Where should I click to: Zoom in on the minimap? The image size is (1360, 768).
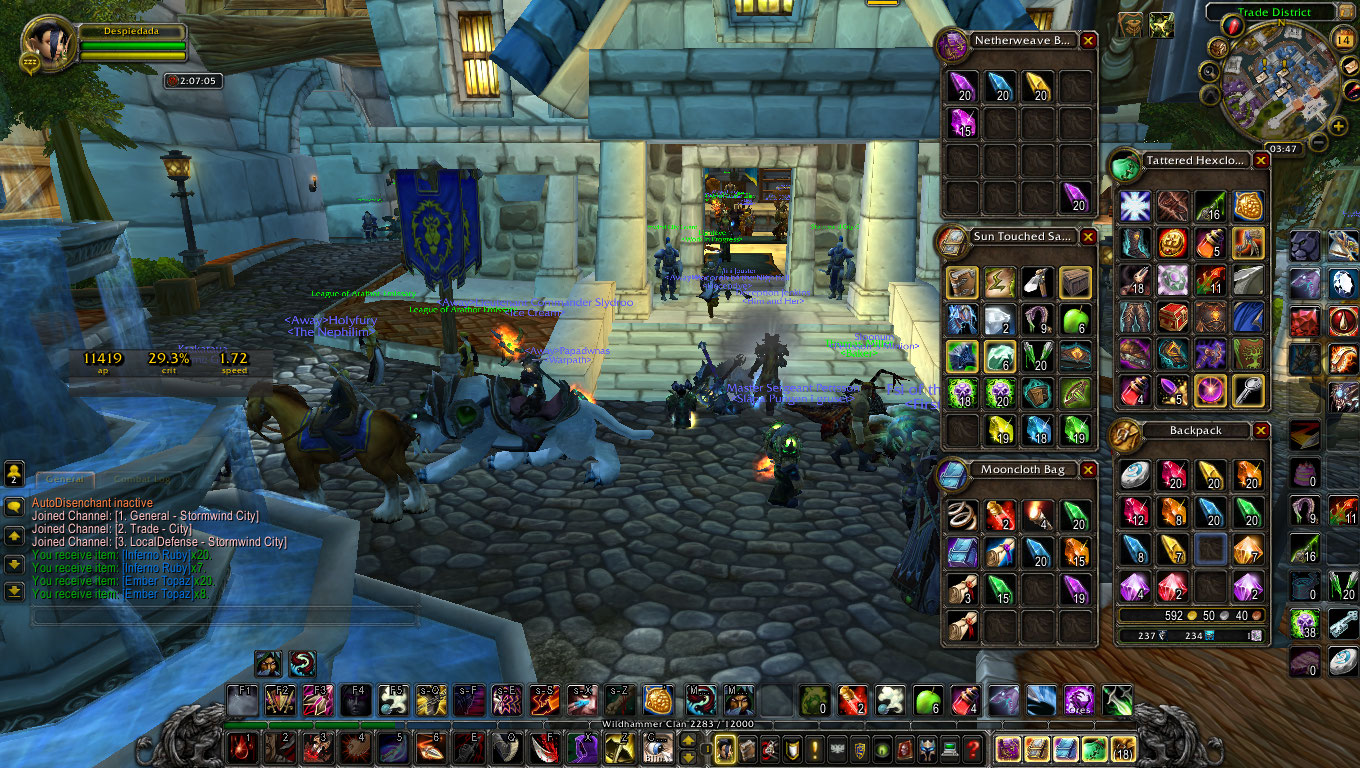point(1338,126)
